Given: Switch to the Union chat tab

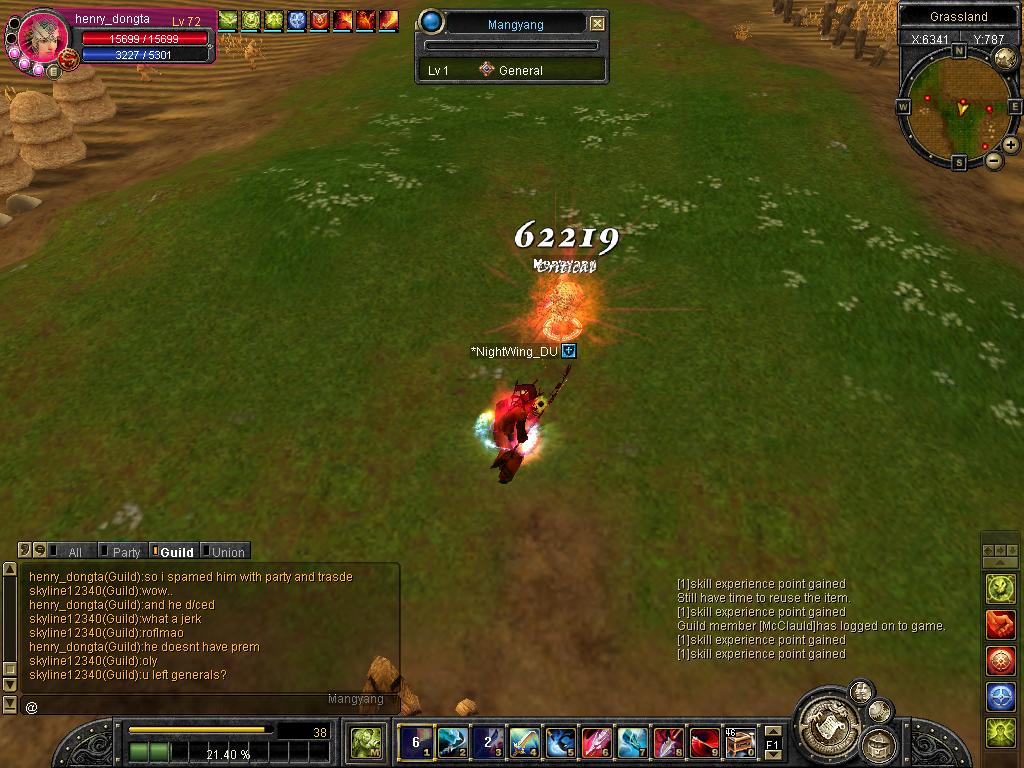Looking at the screenshot, I should [x=226, y=552].
